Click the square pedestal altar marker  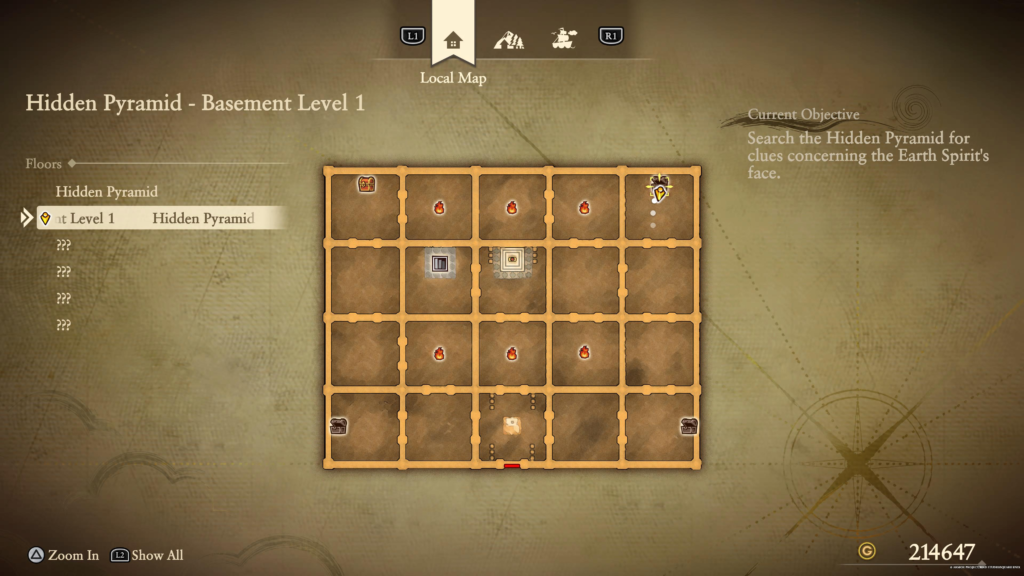click(513, 259)
